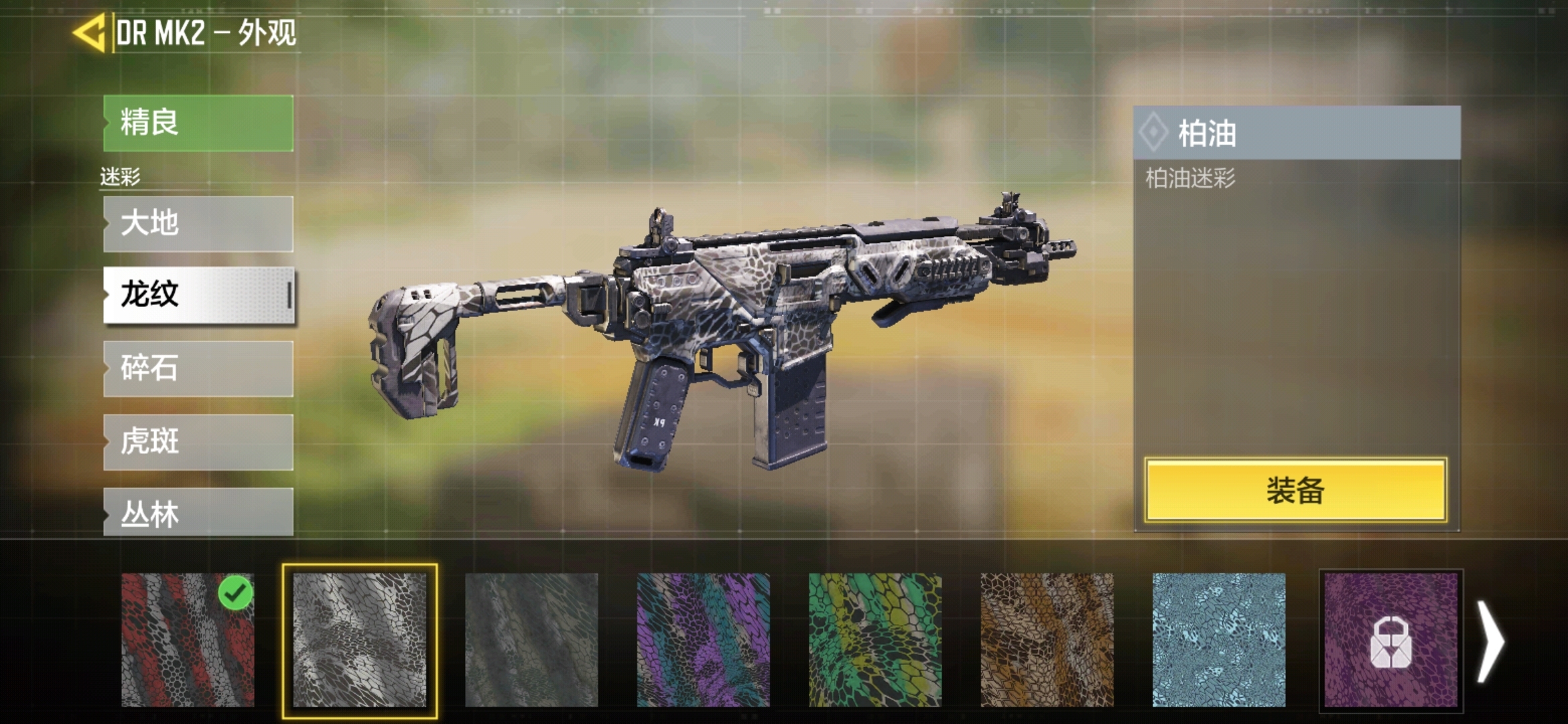Select the purple and teal camo thumbnail
The width and height of the screenshot is (1568, 724).
(703, 640)
